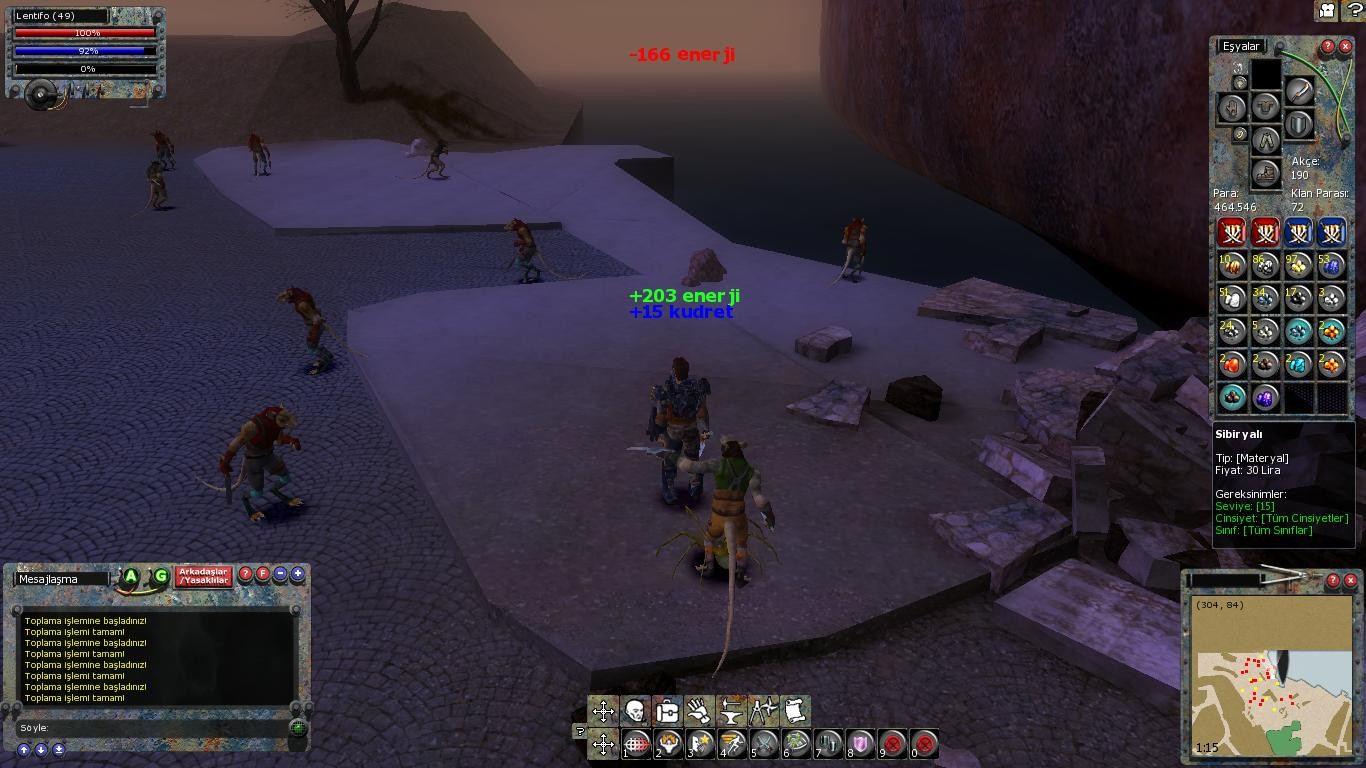Screen dimensions: 1366x768
Task: Select the purple crystal inventory item
Action: [x=1265, y=398]
